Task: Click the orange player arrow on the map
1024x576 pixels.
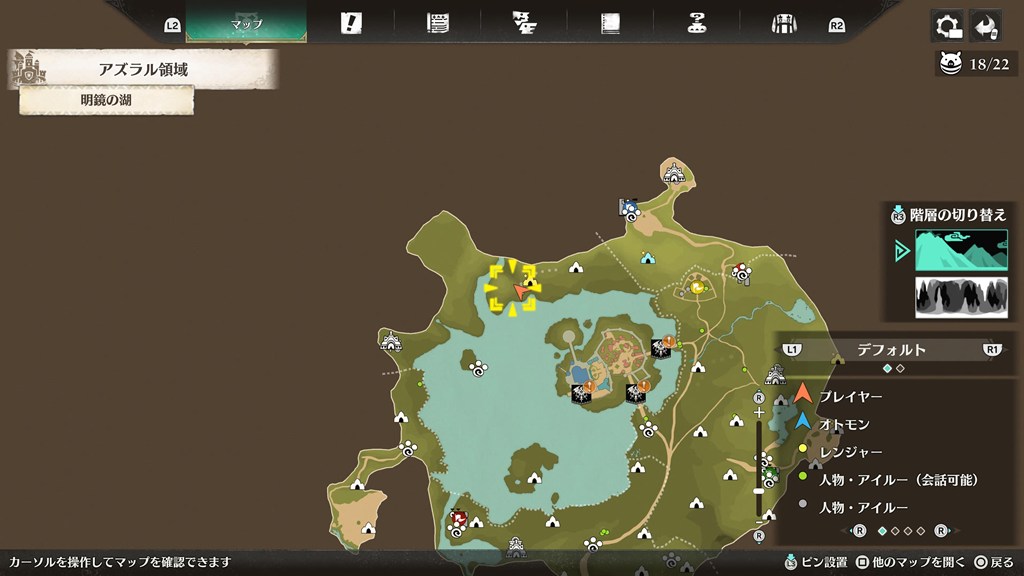Action: tap(520, 290)
